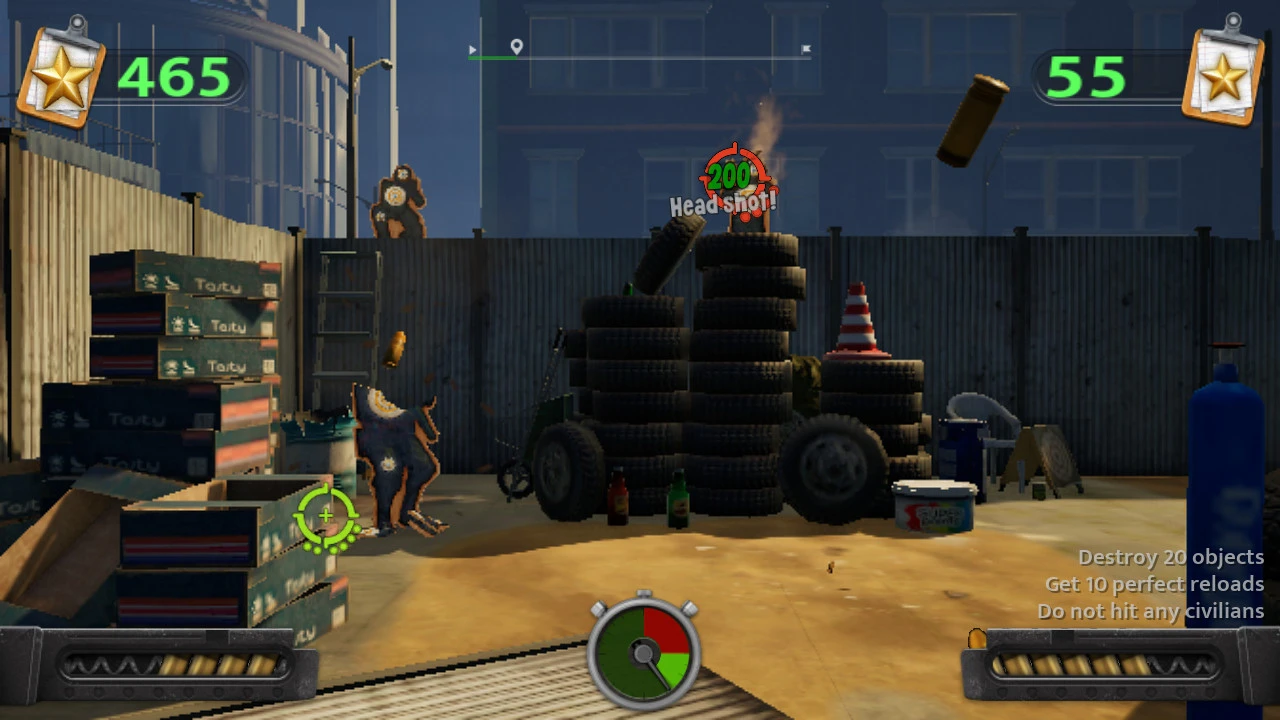Select the "Get 10 perfect reloads" objective
This screenshot has width=1280, height=720.
pos(1154,584)
